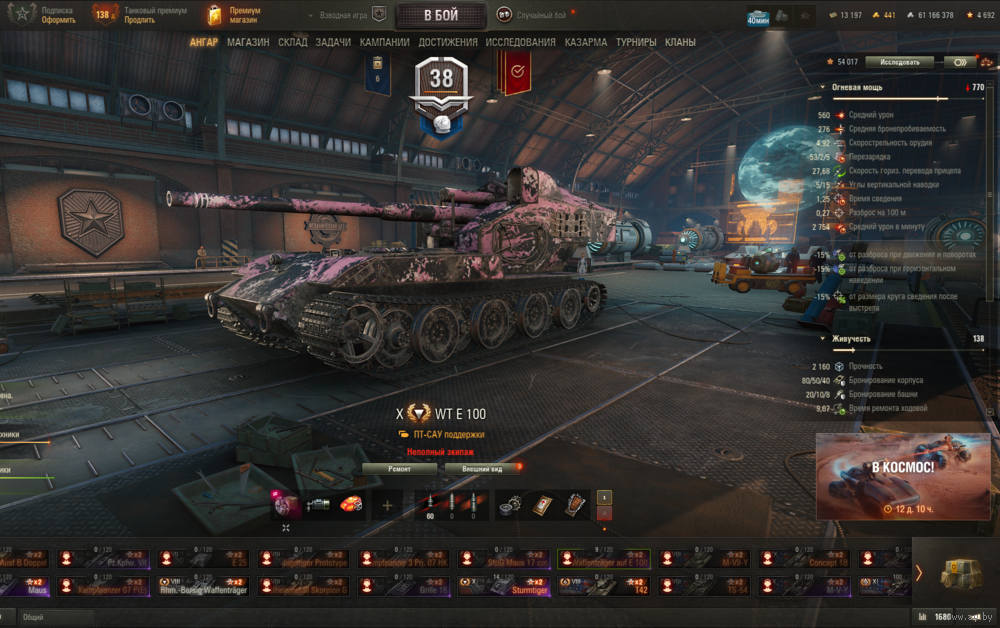
Task: Collapse the Огневая мощь stats section
Action: pyautogui.click(x=823, y=88)
